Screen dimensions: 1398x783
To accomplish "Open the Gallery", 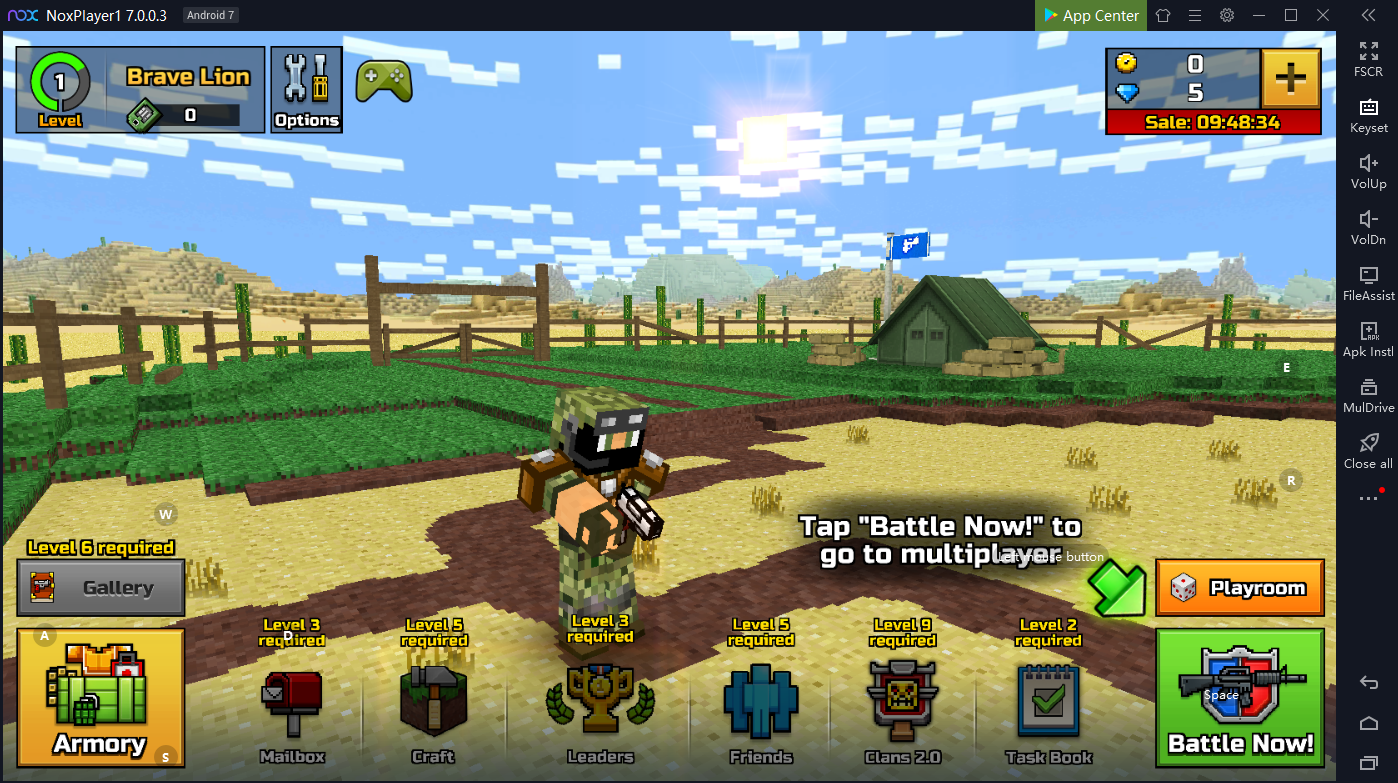I will click(101, 588).
